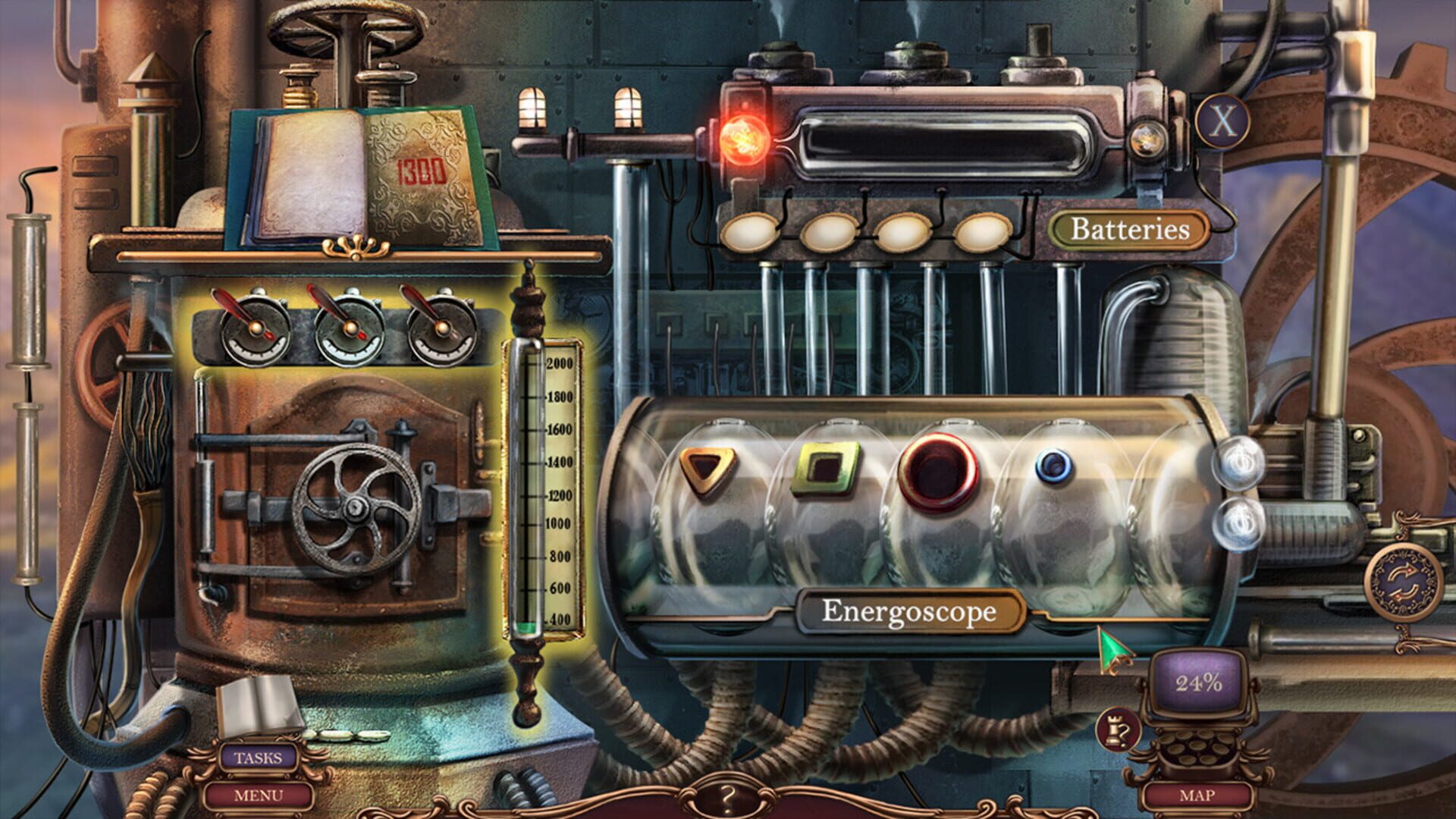Open the game MENU
The height and width of the screenshot is (819, 1456).
[258, 795]
